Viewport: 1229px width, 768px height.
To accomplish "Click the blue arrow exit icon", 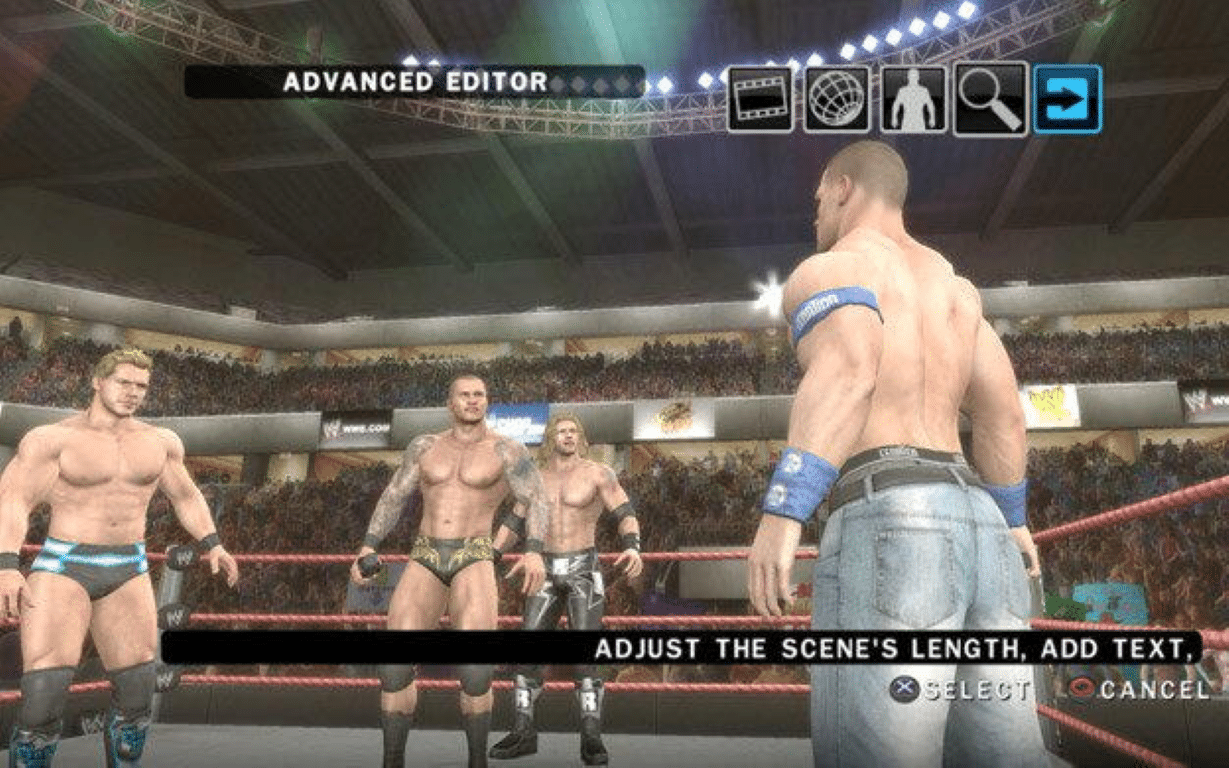I will [x=1067, y=99].
